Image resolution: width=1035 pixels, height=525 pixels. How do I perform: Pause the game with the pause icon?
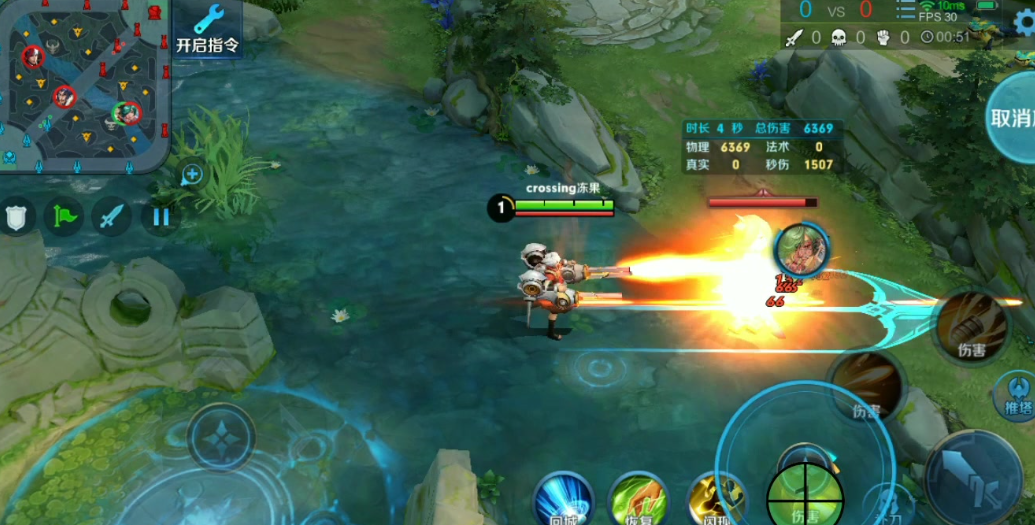point(160,216)
